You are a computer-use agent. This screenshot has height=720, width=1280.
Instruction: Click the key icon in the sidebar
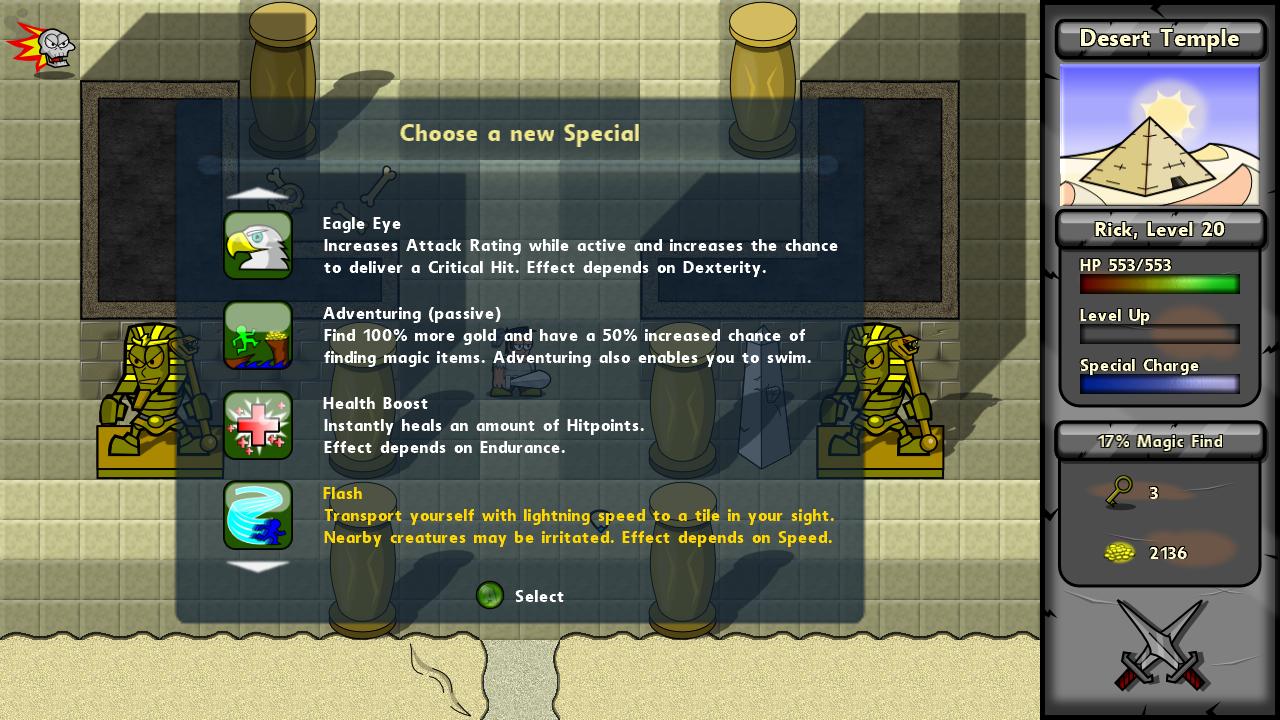click(x=1119, y=493)
